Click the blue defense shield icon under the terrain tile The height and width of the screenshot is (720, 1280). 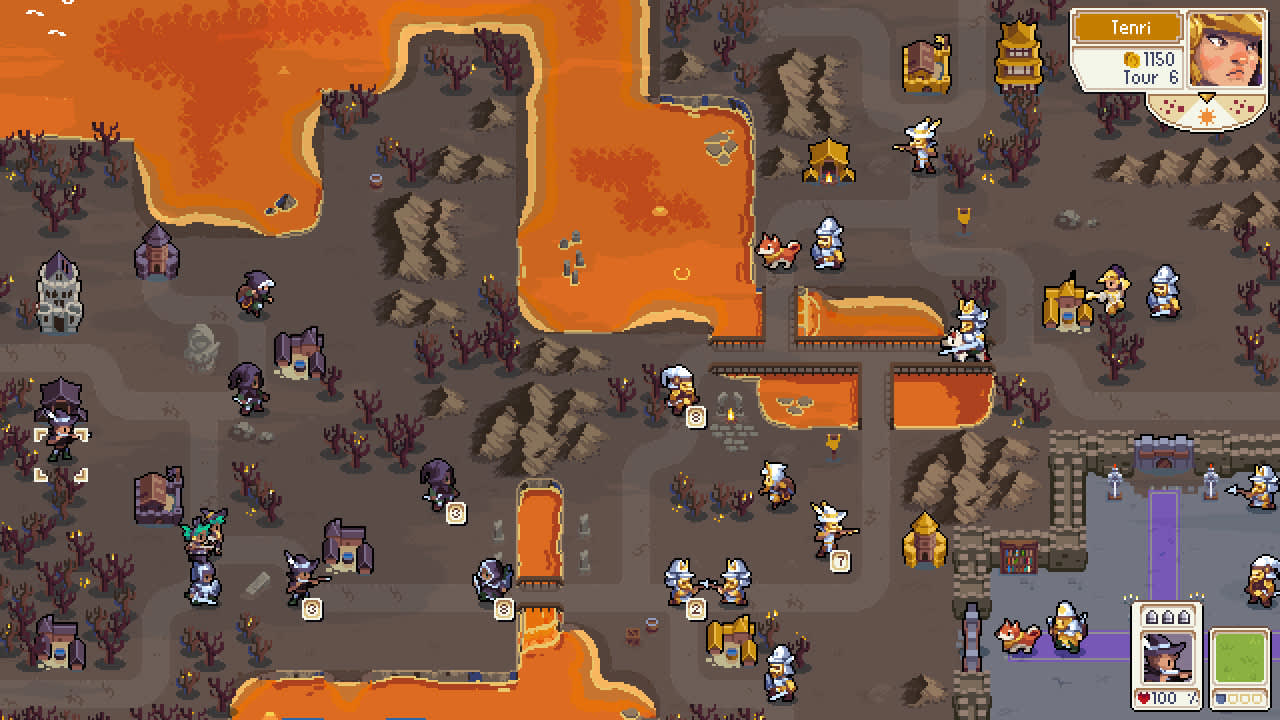click(1220, 697)
